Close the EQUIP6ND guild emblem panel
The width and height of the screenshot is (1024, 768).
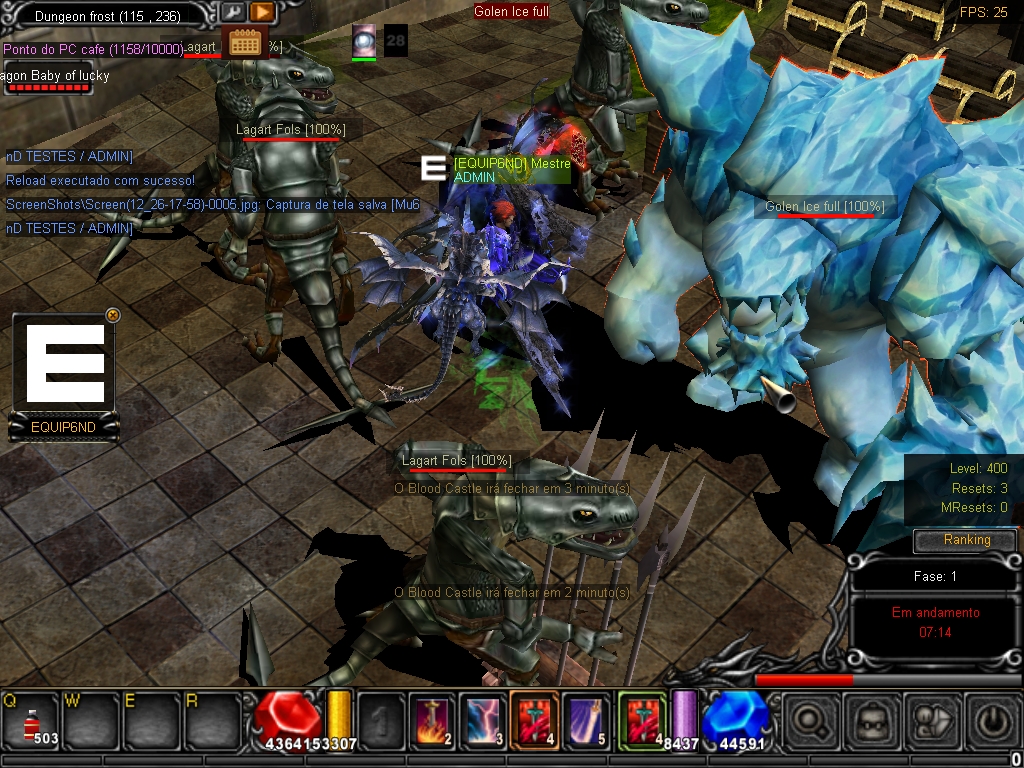coord(113,314)
